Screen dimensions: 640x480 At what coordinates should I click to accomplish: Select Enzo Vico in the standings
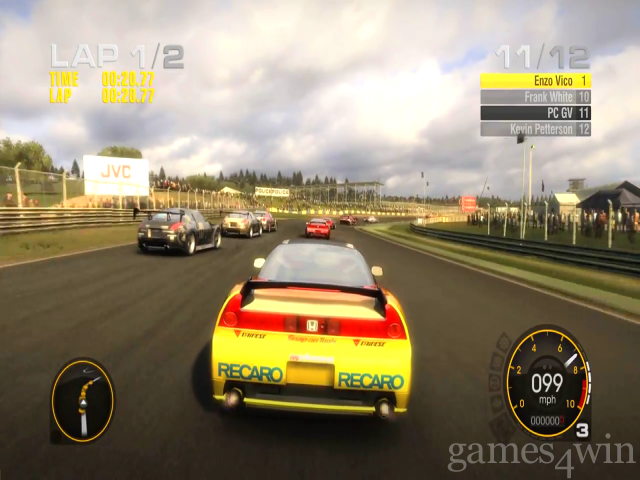tap(535, 80)
